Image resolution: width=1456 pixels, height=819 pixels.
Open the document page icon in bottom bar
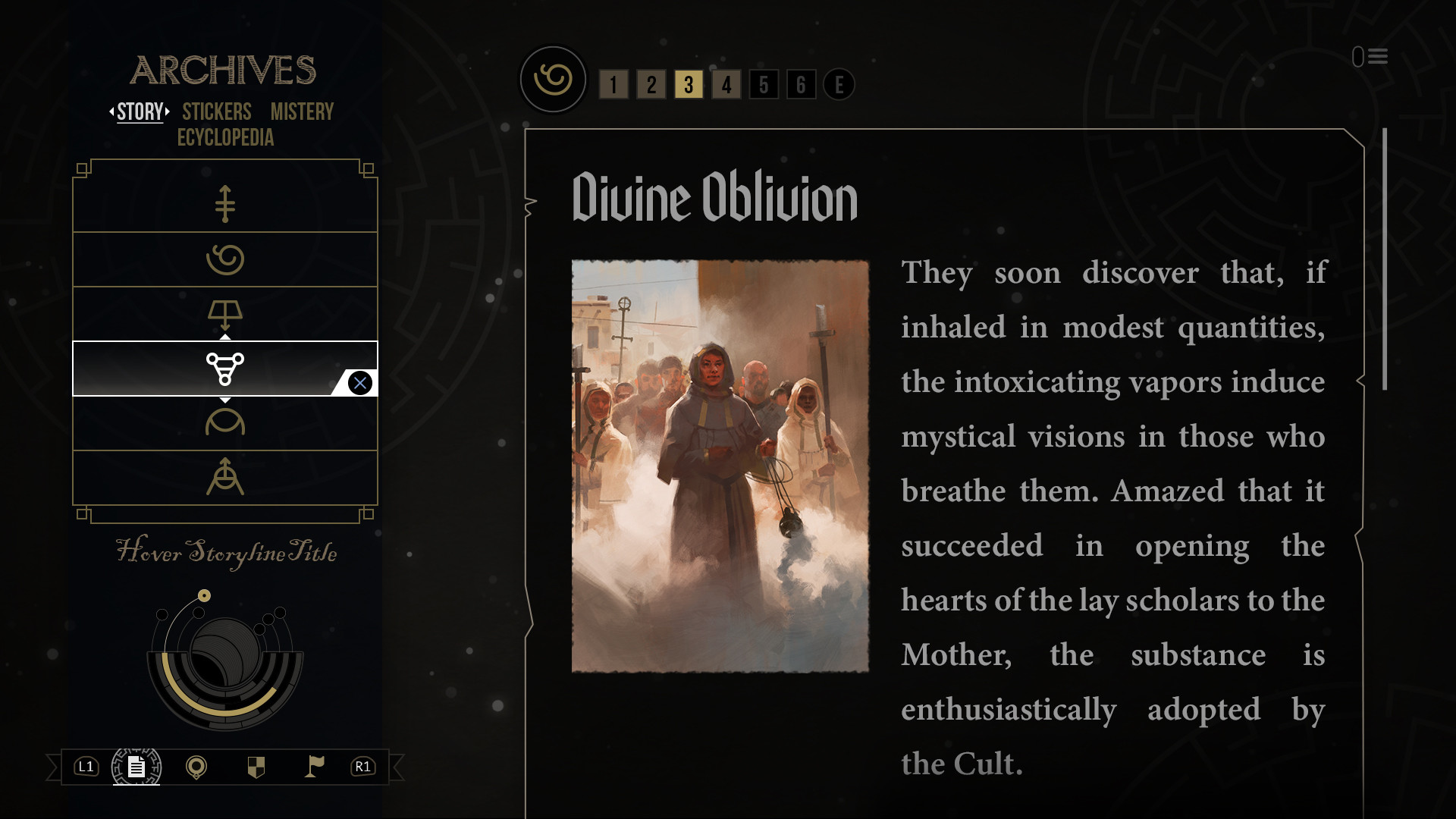[x=136, y=767]
